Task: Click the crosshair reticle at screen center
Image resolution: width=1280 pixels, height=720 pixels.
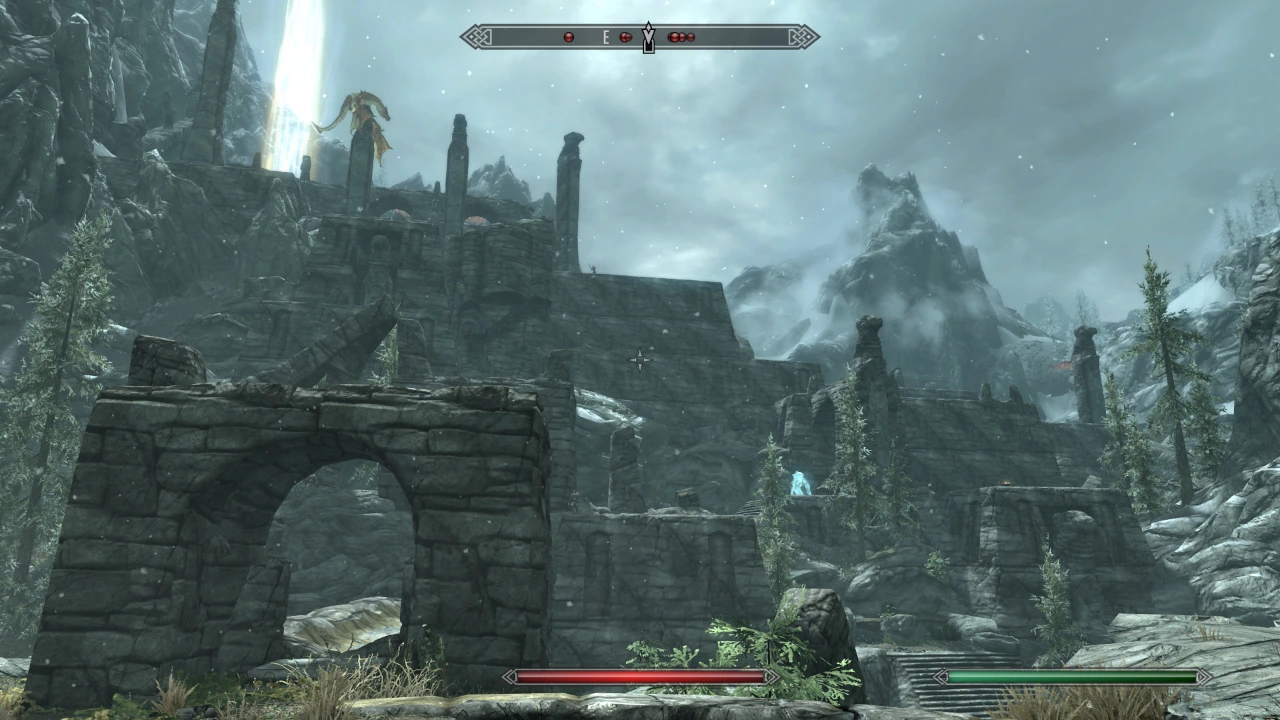Action: pyautogui.click(x=639, y=358)
